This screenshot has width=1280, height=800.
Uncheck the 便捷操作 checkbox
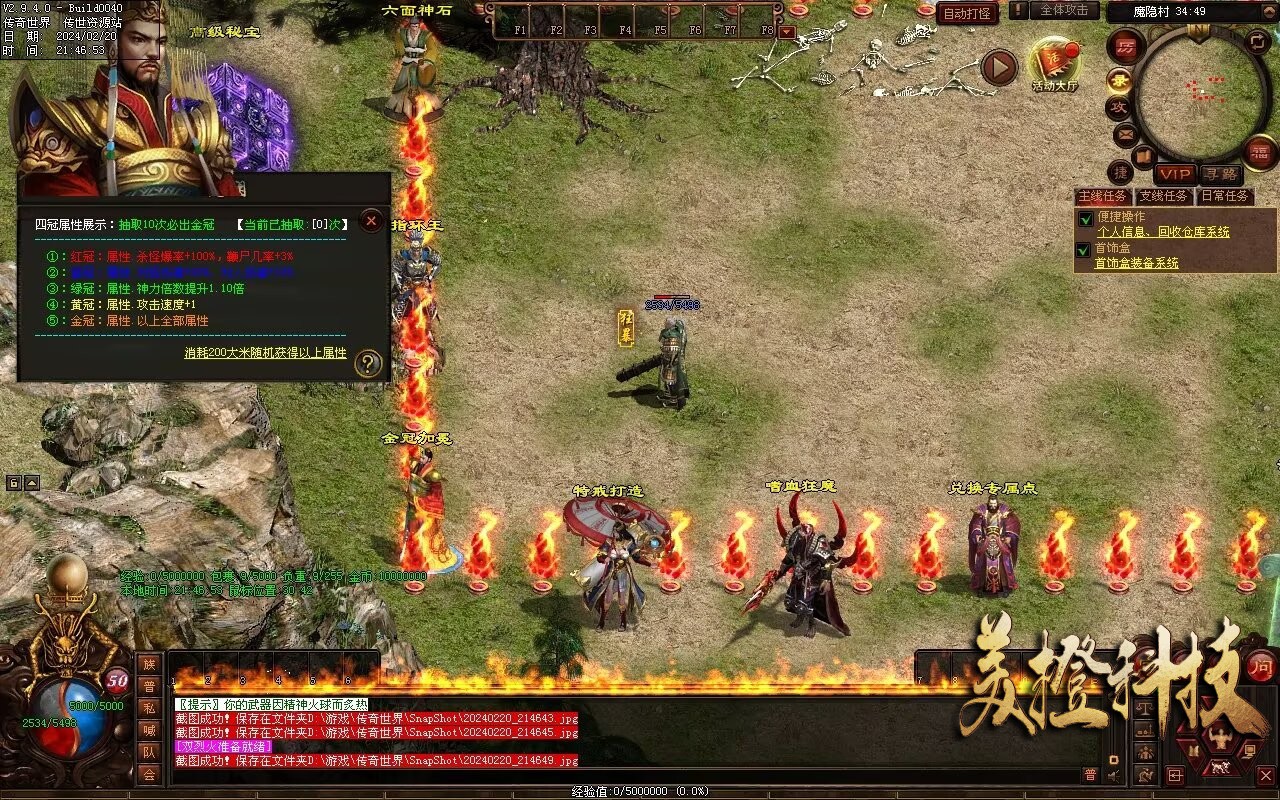(1085, 218)
